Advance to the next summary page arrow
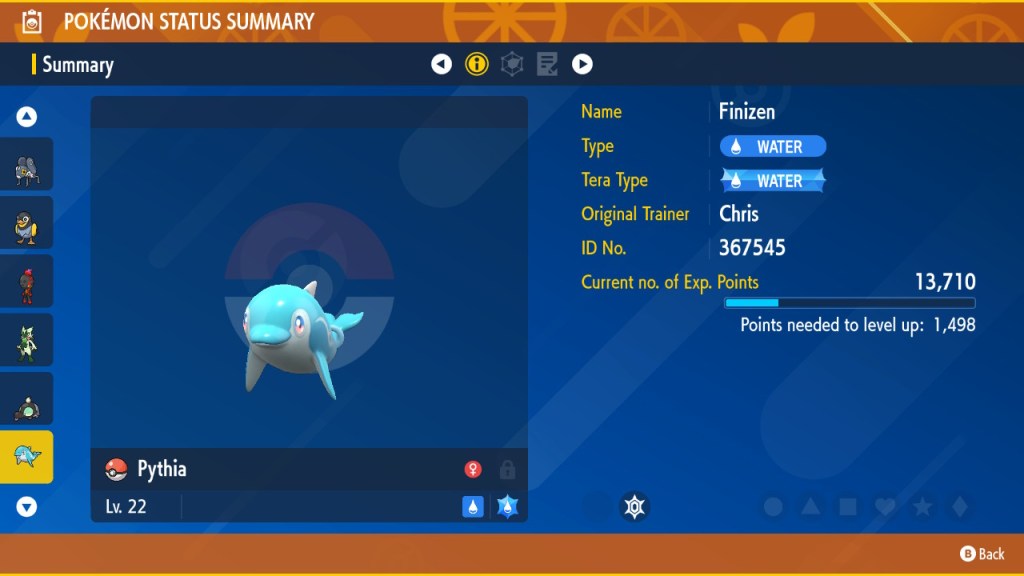 tap(582, 65)
